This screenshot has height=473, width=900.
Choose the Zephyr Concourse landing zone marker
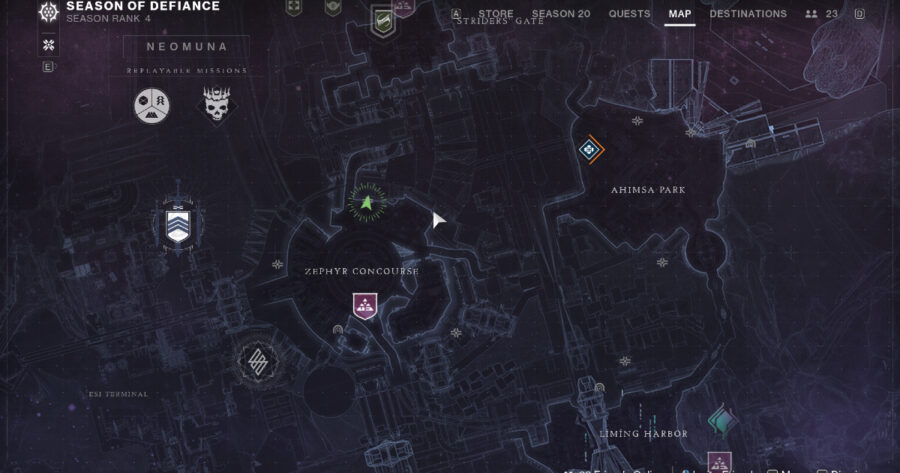tap(365, 306)
